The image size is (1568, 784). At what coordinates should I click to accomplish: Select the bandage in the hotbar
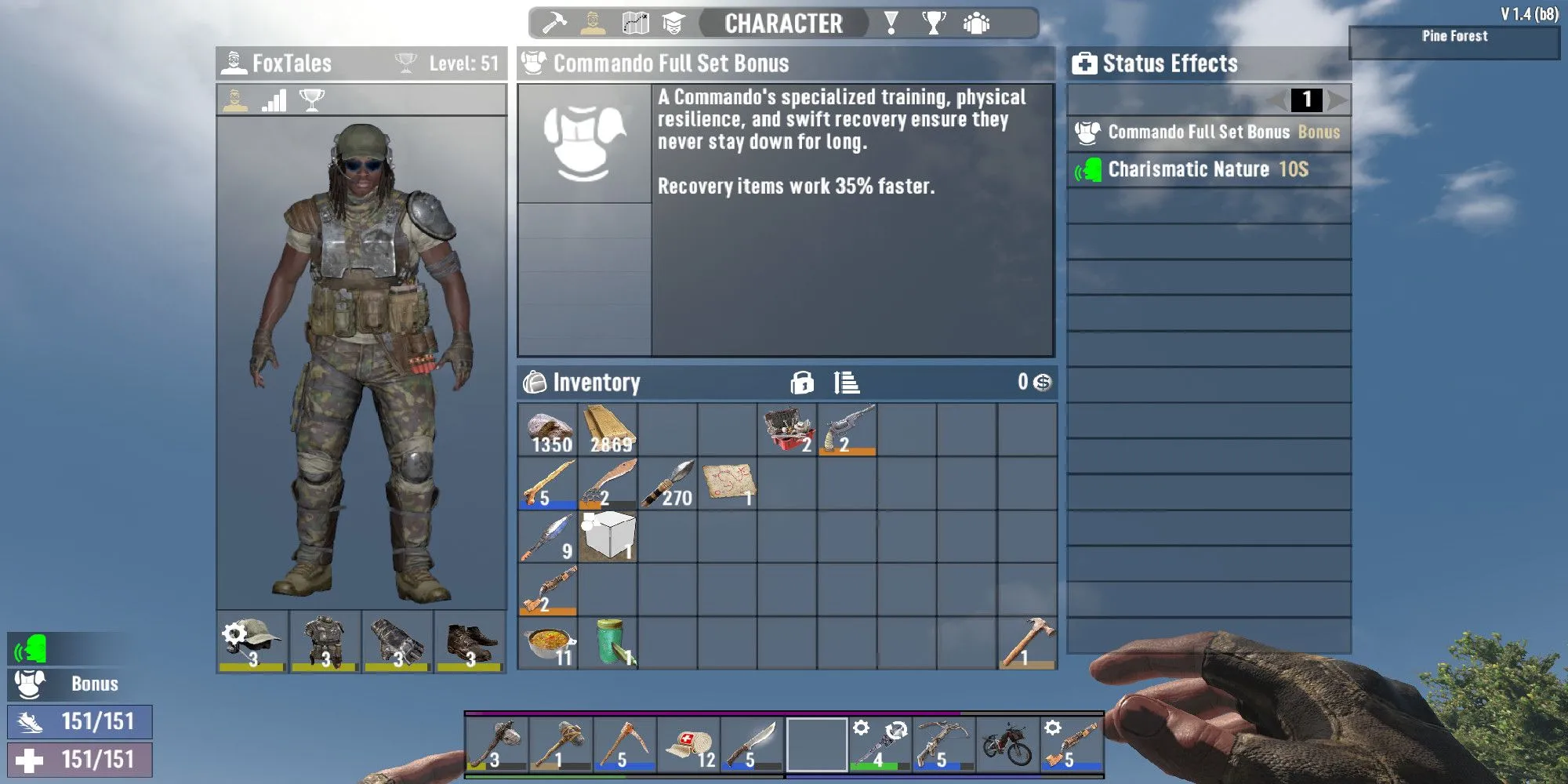[689, 745]
